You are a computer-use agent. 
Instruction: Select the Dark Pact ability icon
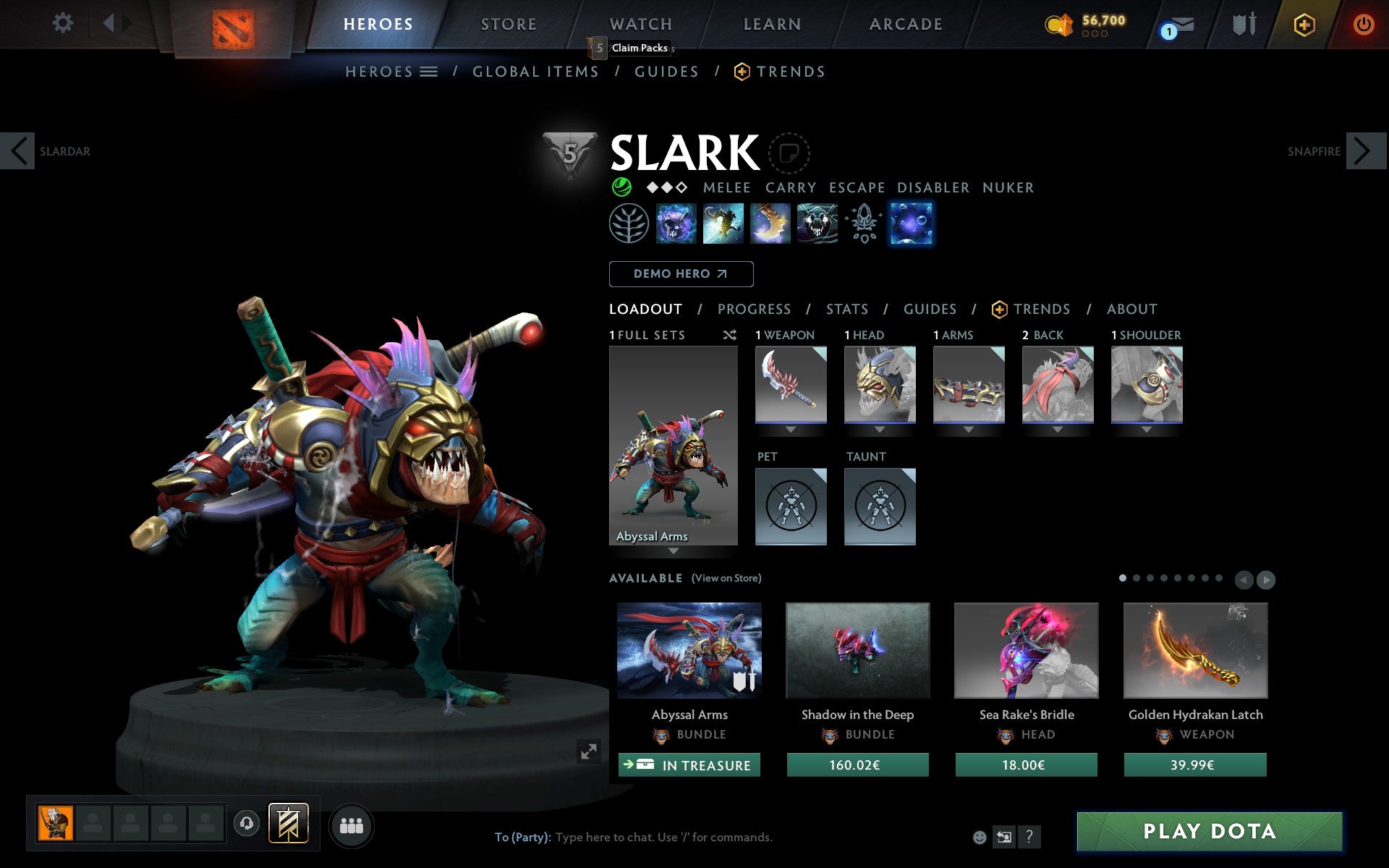point(676,224)
